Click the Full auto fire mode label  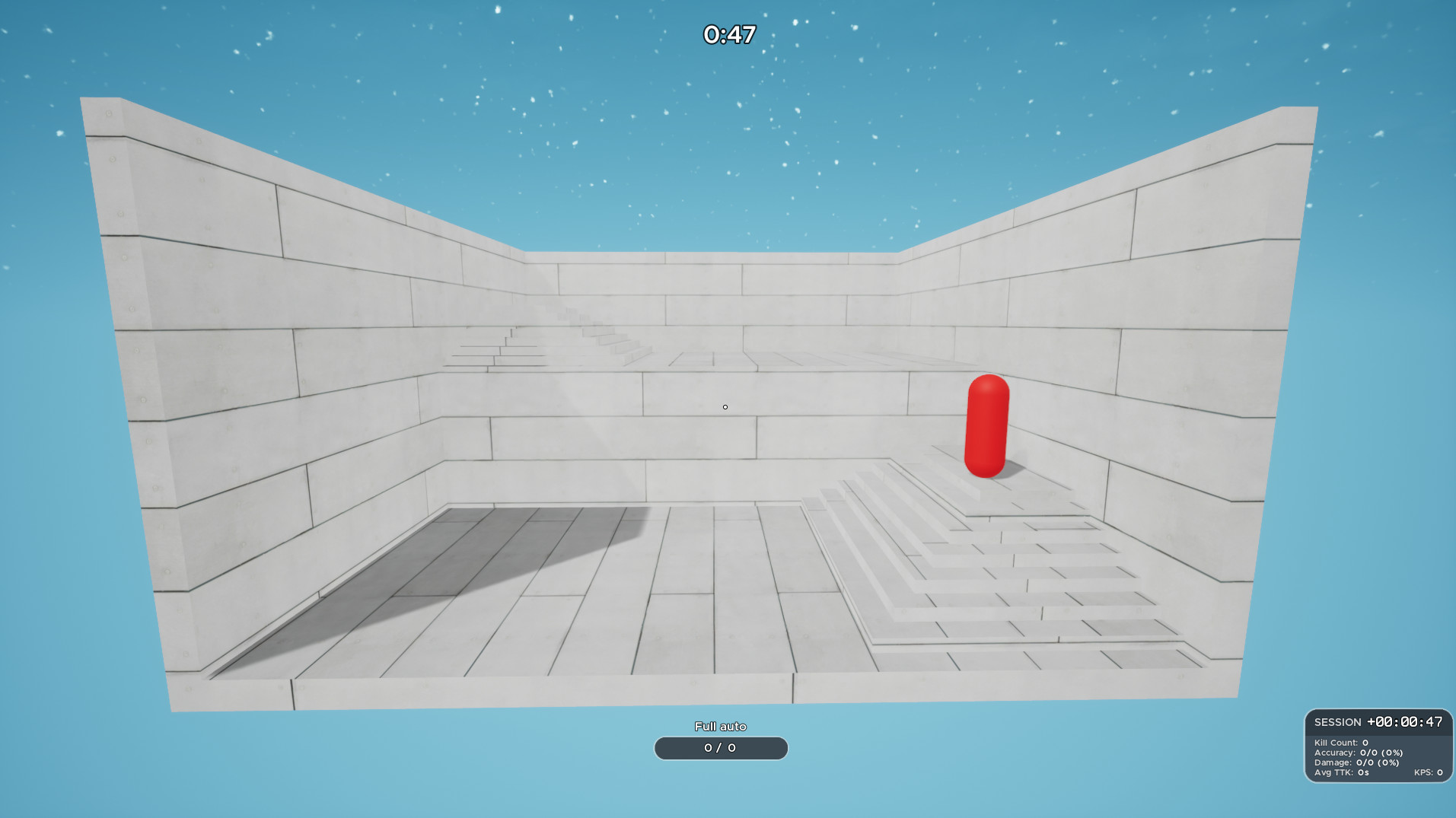(x=721, y=726)
